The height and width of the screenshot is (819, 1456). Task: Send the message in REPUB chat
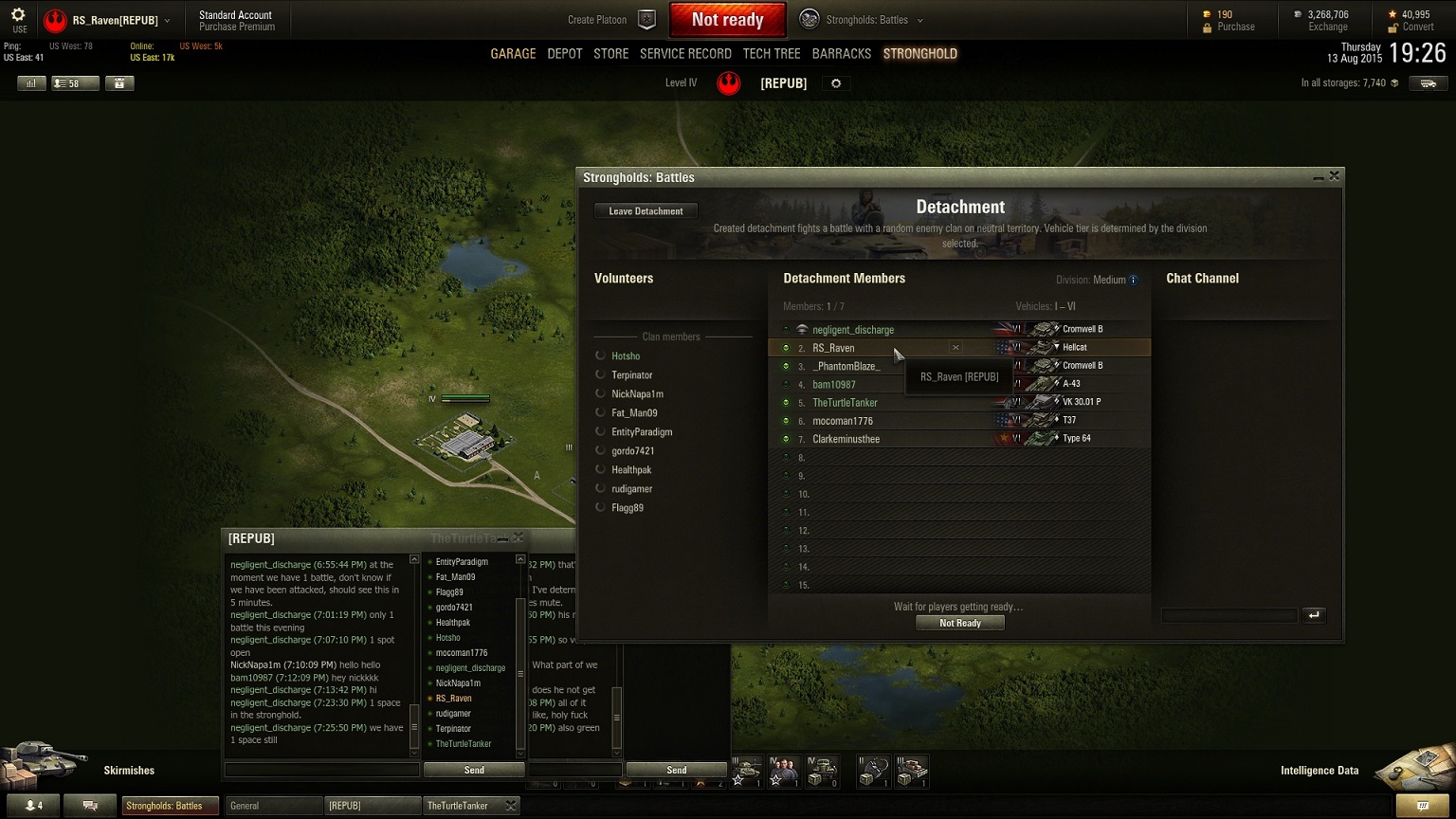(x=474, y=770)
